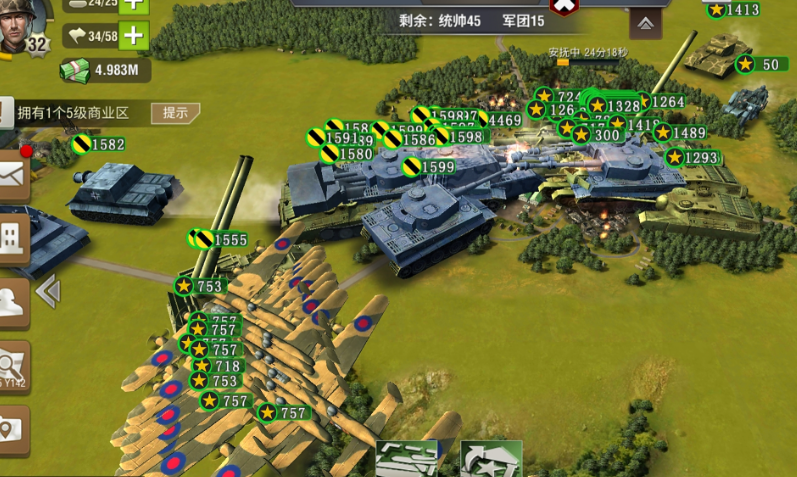
Task: Open the mail envelope icon
Action: click(x=12, y=175)
